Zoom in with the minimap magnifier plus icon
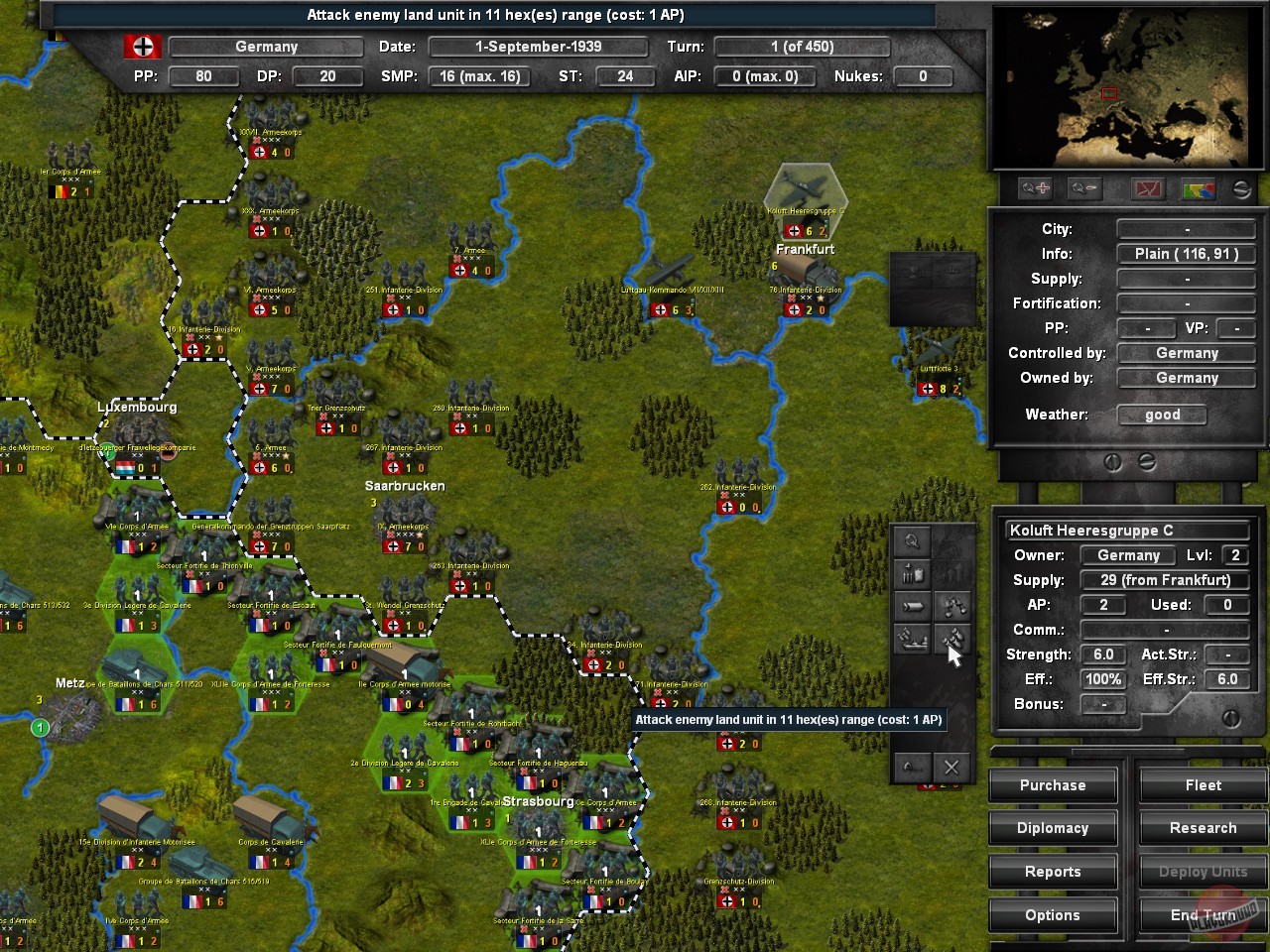The width and height of the screenshot is (1270, 952). 1035,188
